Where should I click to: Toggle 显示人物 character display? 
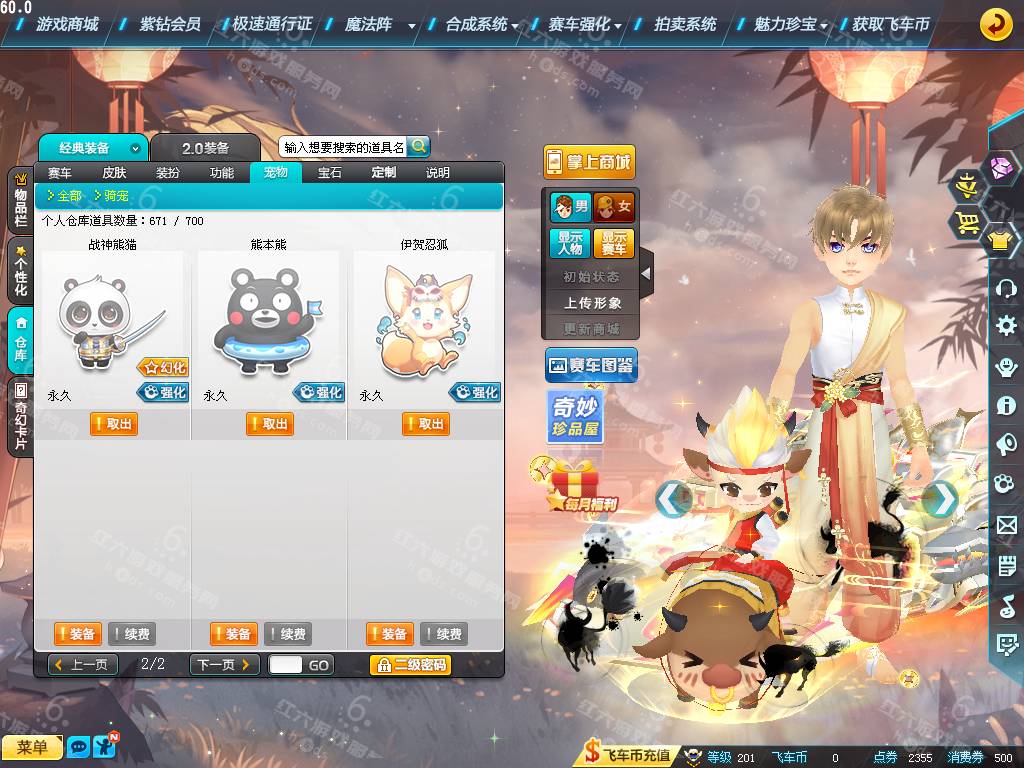click(x=570, y=244)
